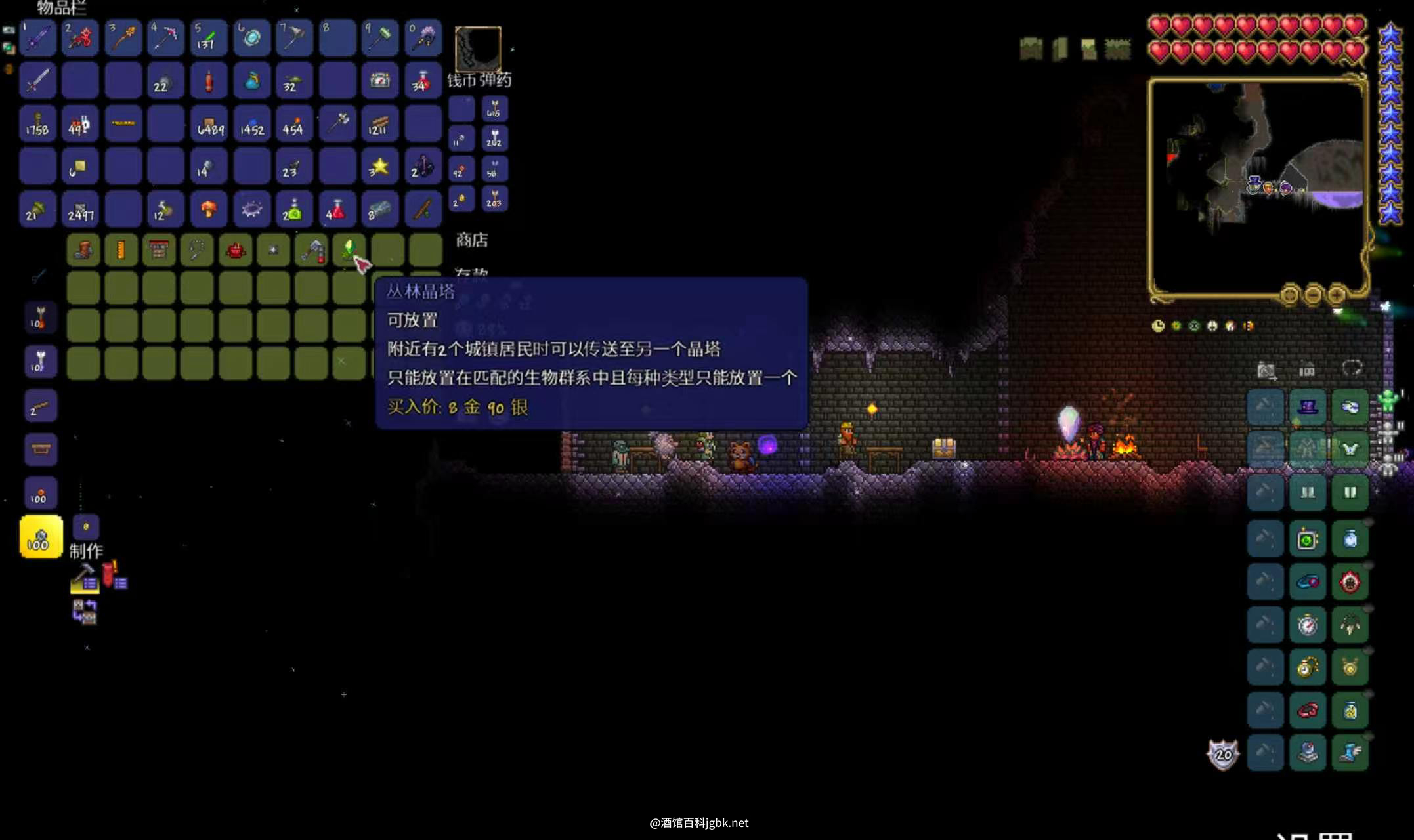This screenshot has height=840, width=1414.
Task: Reset the minimap zoom with the round button
Action: [x=1289, y=295]
